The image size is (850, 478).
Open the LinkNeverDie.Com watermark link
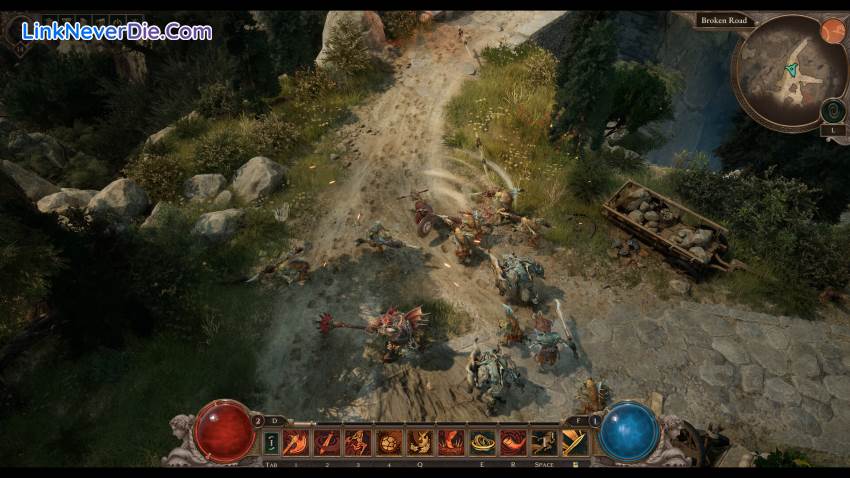pyautogui.click(x=116, y=32)
